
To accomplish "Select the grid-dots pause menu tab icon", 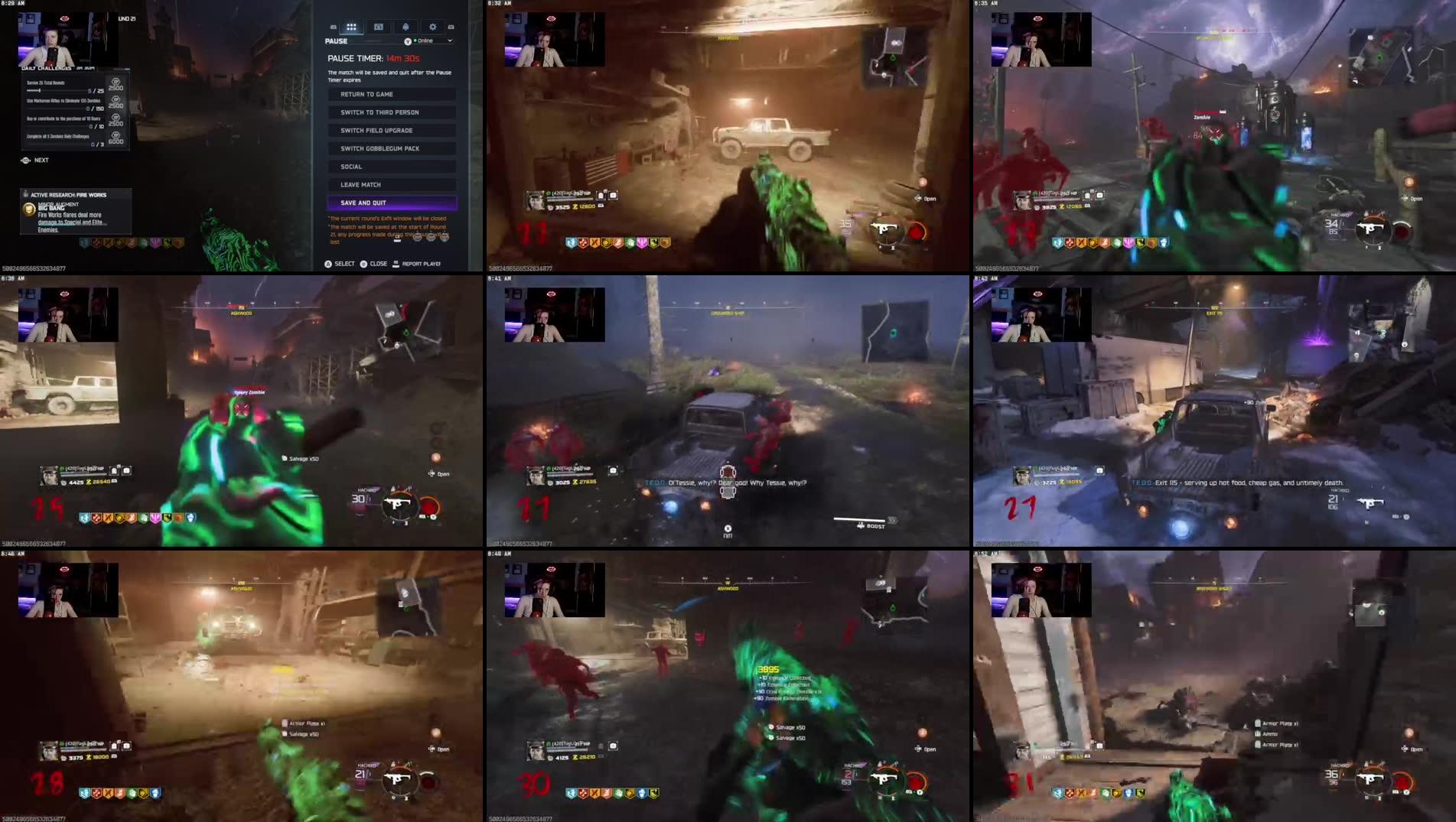I will [x=351, y=27].
